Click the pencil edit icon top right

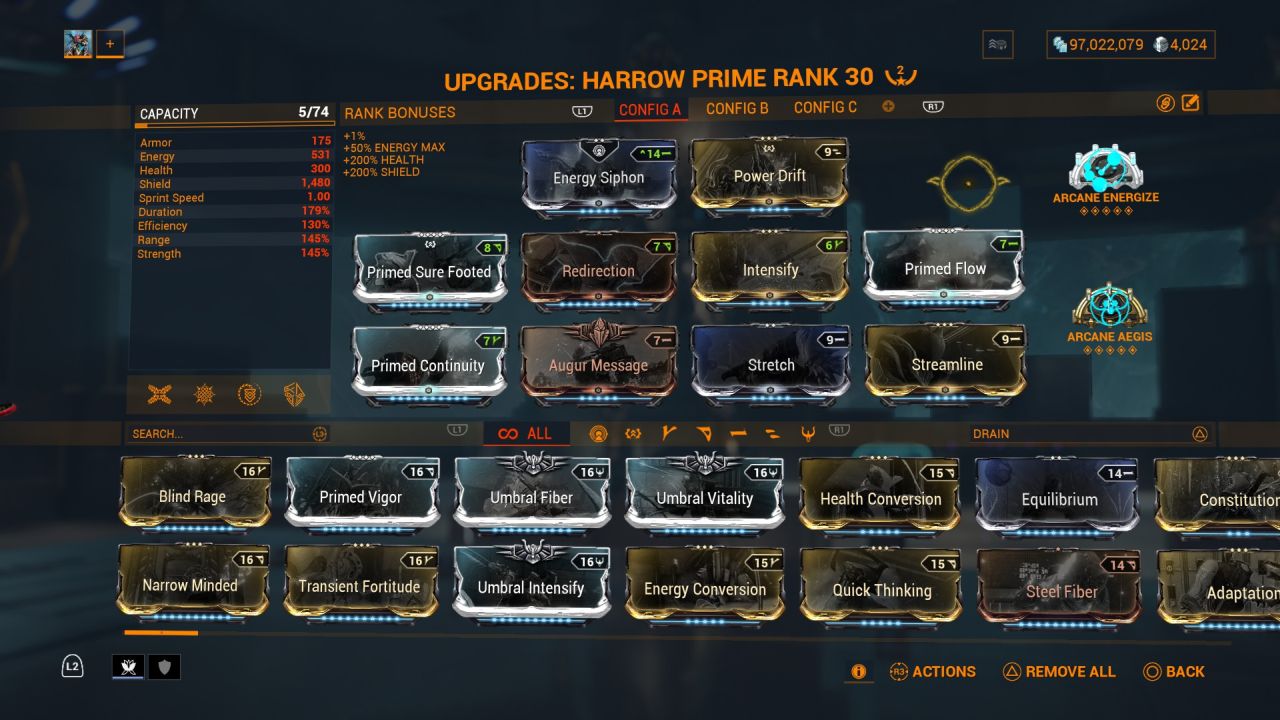[1190, 103]
